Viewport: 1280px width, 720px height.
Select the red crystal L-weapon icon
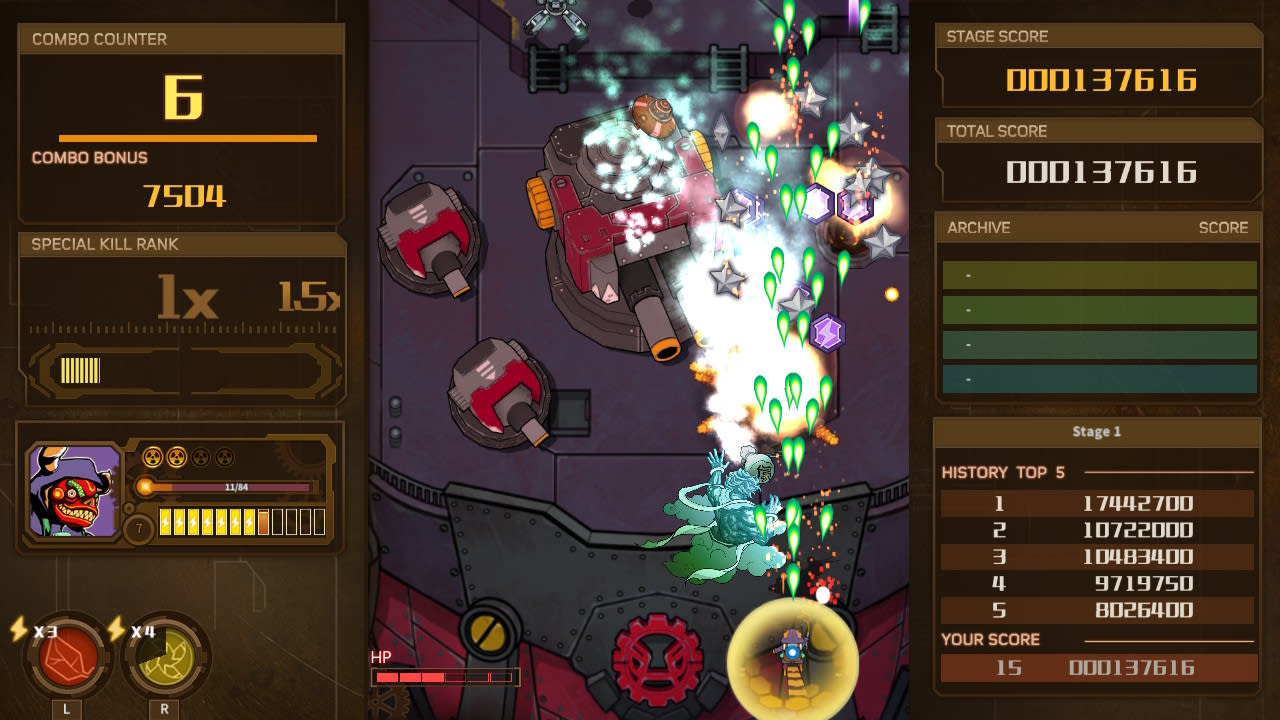(67, 662)
